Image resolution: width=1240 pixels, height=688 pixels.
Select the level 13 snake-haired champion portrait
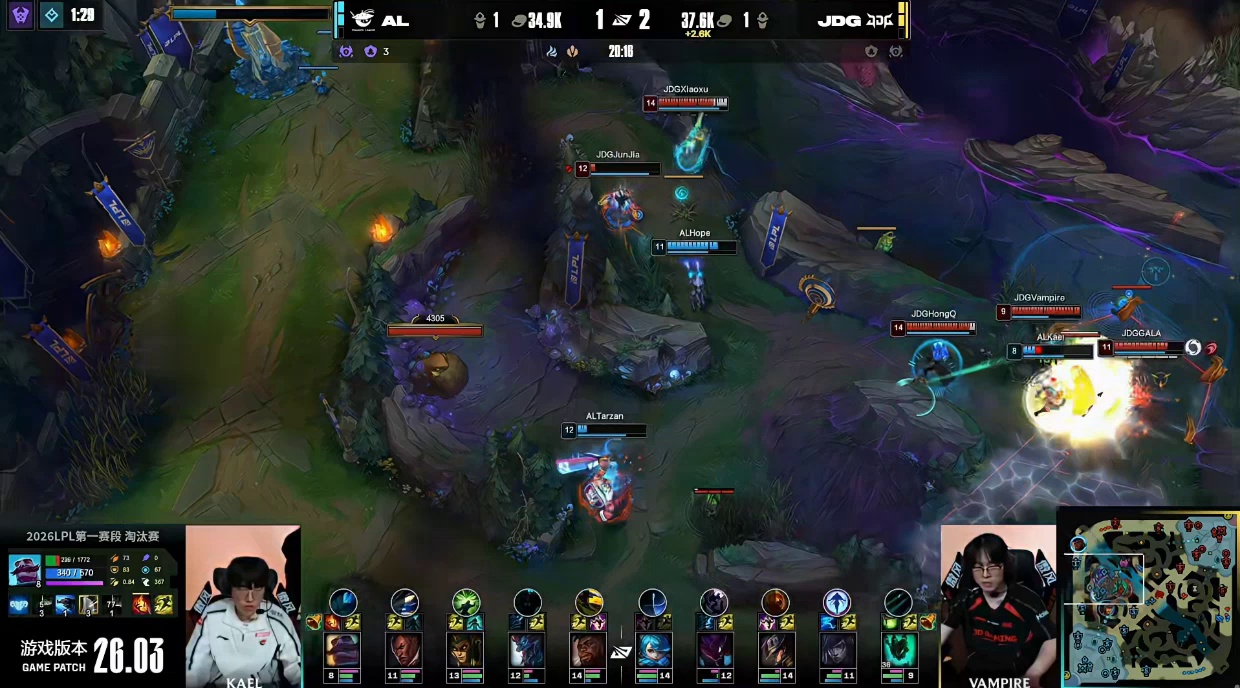pos(465,649)
